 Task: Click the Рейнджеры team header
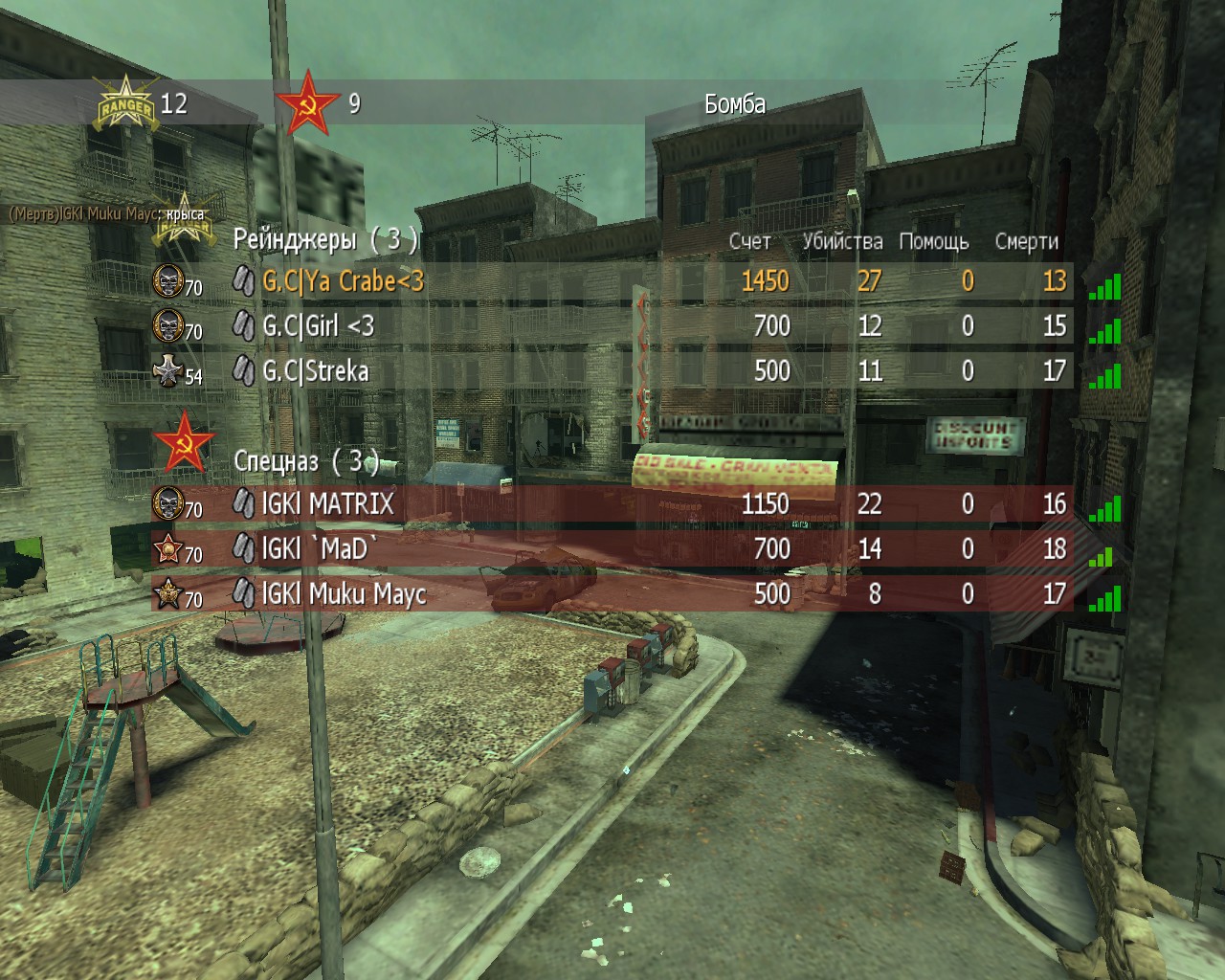pyautogui.click(x=325, y=240)
